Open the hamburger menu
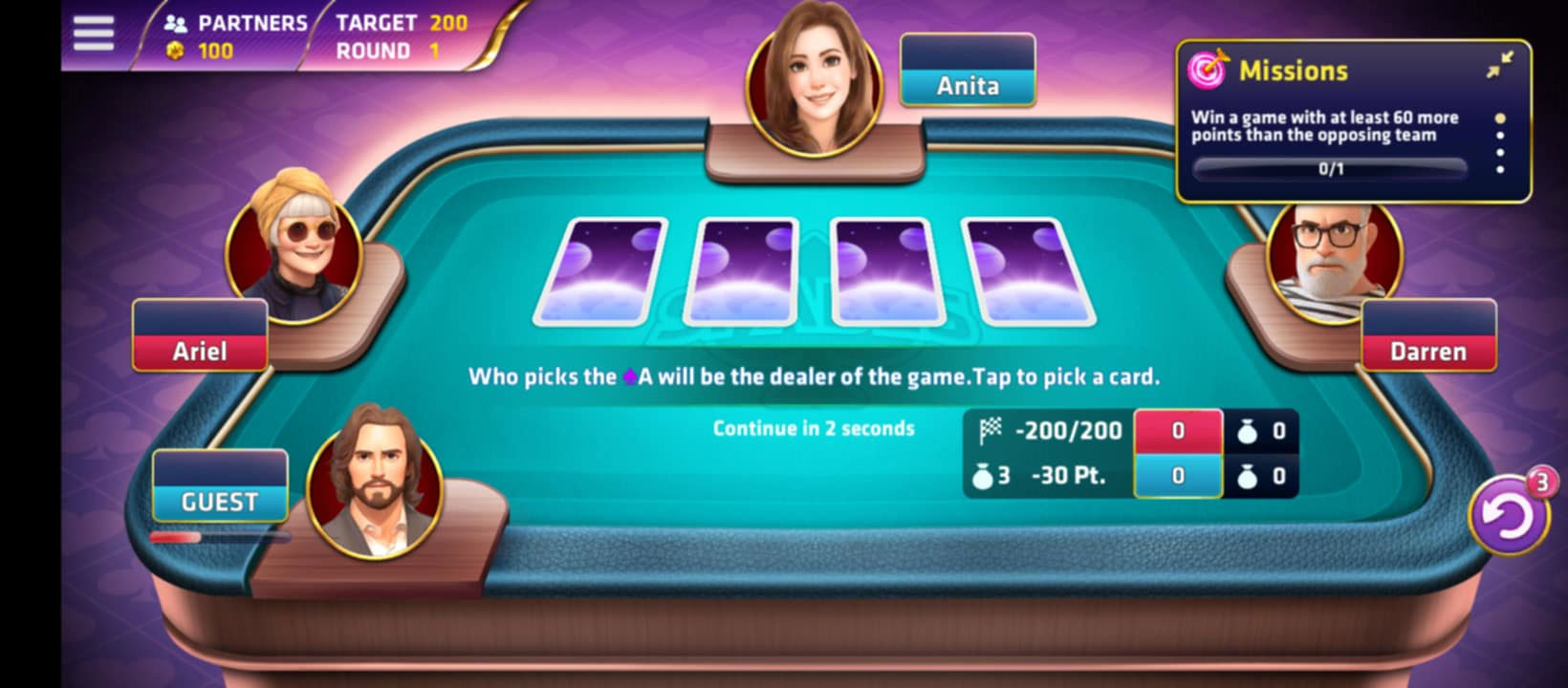The height and width of the screenshot is (688, 1568). pyautogui.click(x=93, y=32)
